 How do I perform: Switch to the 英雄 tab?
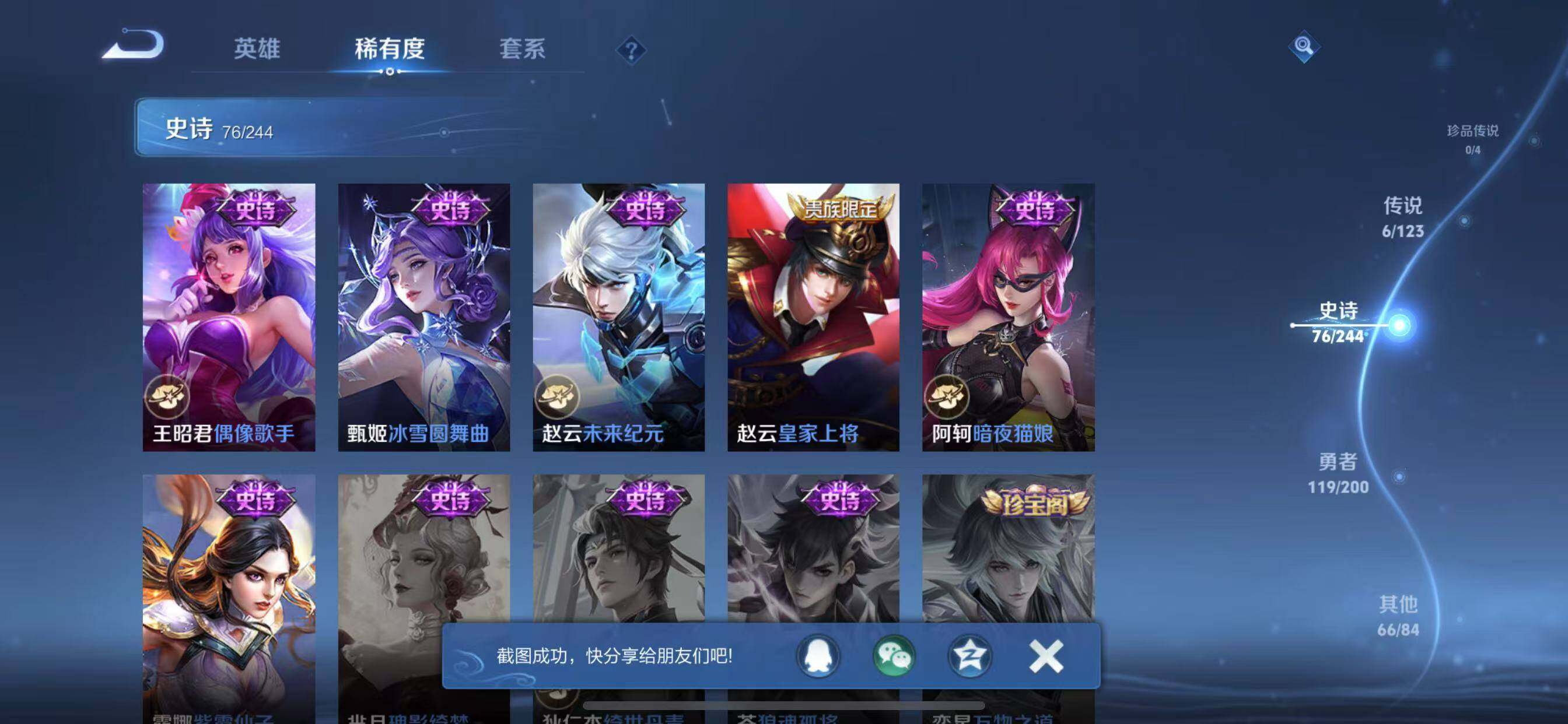[257, 48]
